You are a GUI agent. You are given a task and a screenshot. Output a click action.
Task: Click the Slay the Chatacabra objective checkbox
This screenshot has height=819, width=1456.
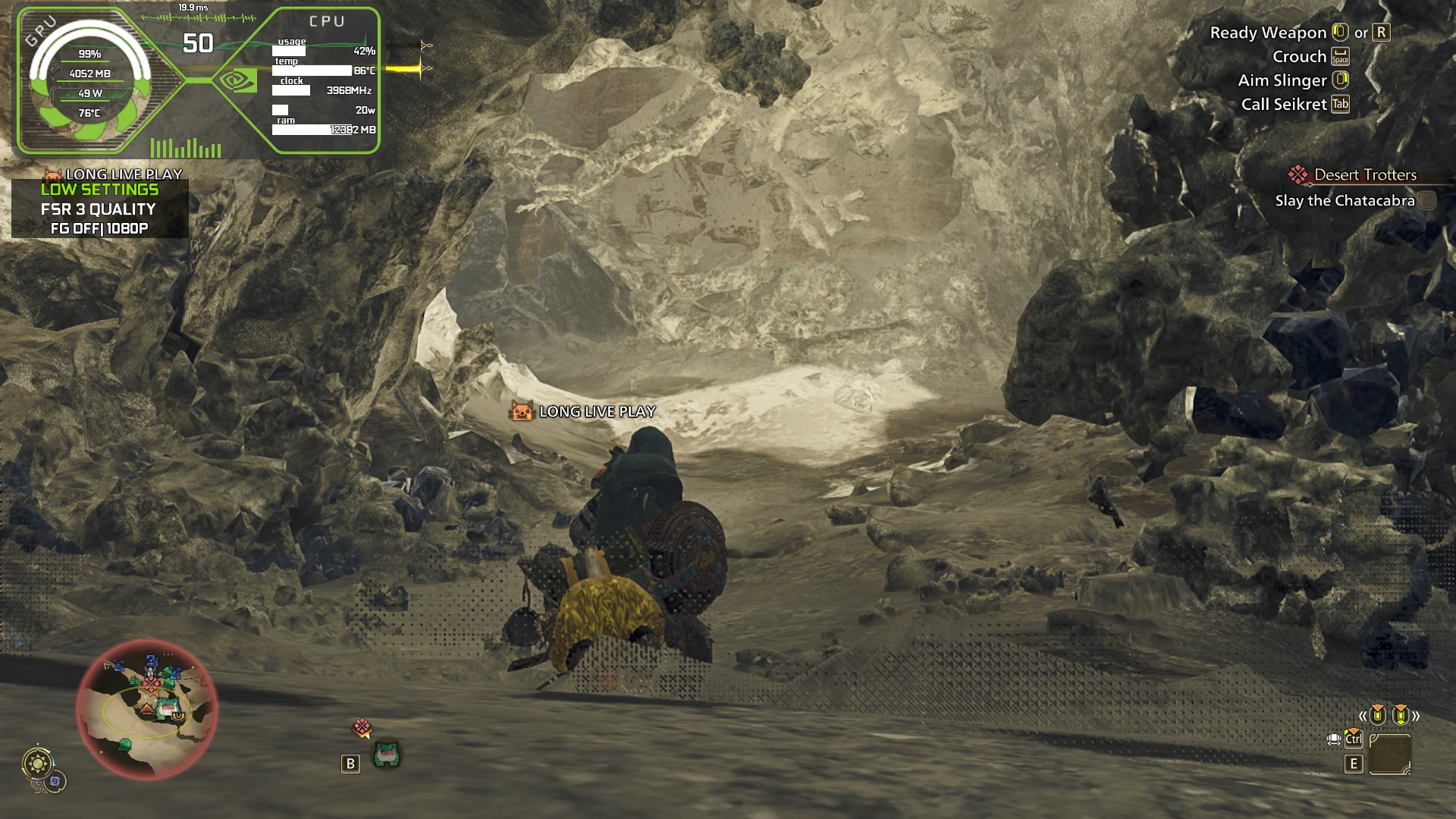click(1426, 201)
